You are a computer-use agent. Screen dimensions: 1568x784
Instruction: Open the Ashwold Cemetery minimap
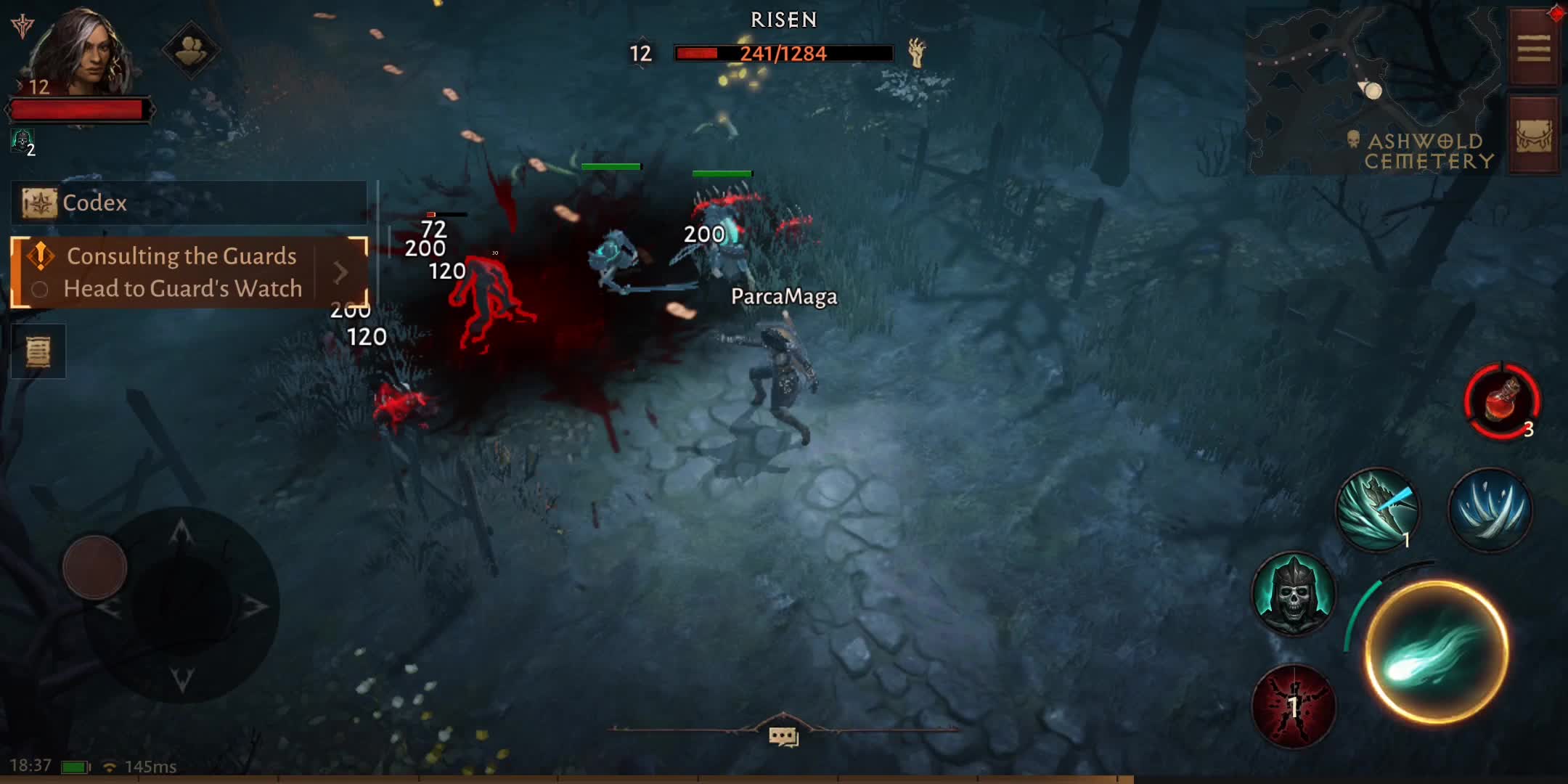coord(1372,91)
